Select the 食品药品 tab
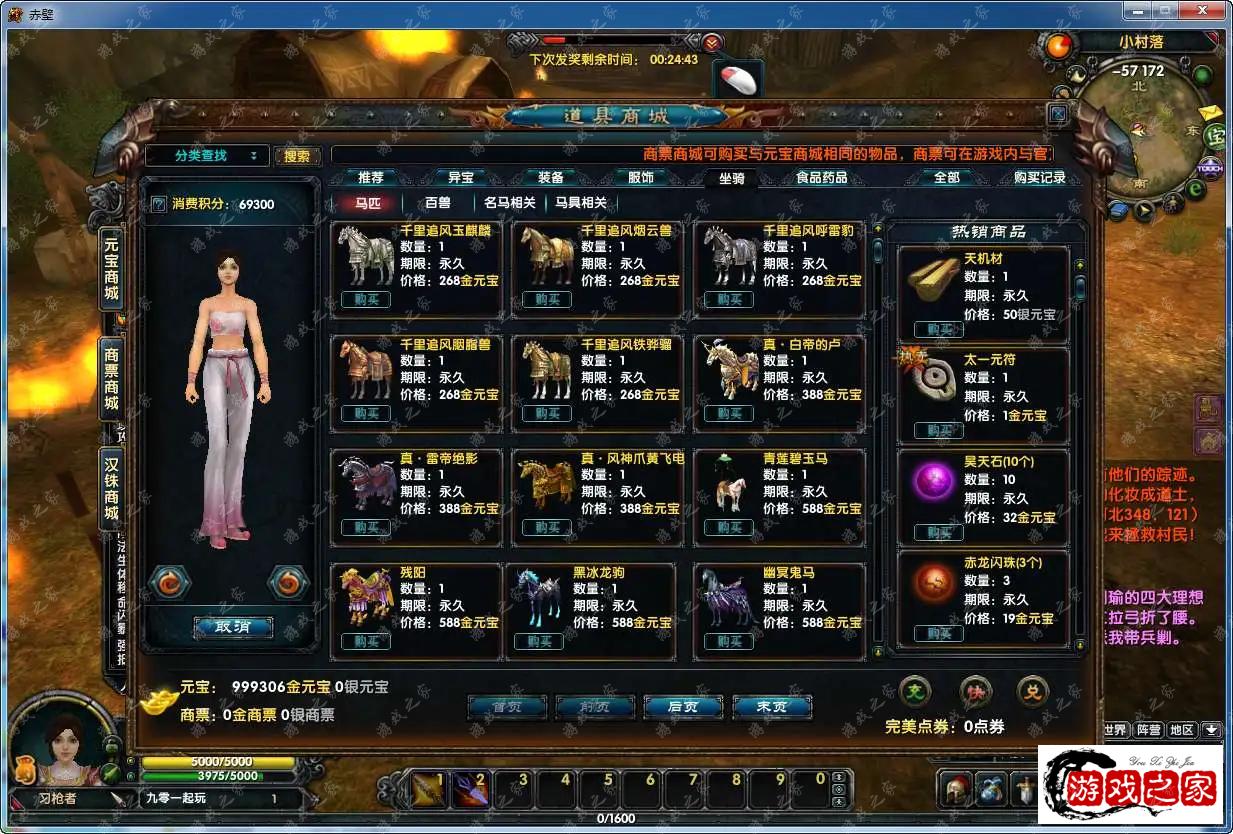 (821, 177)
